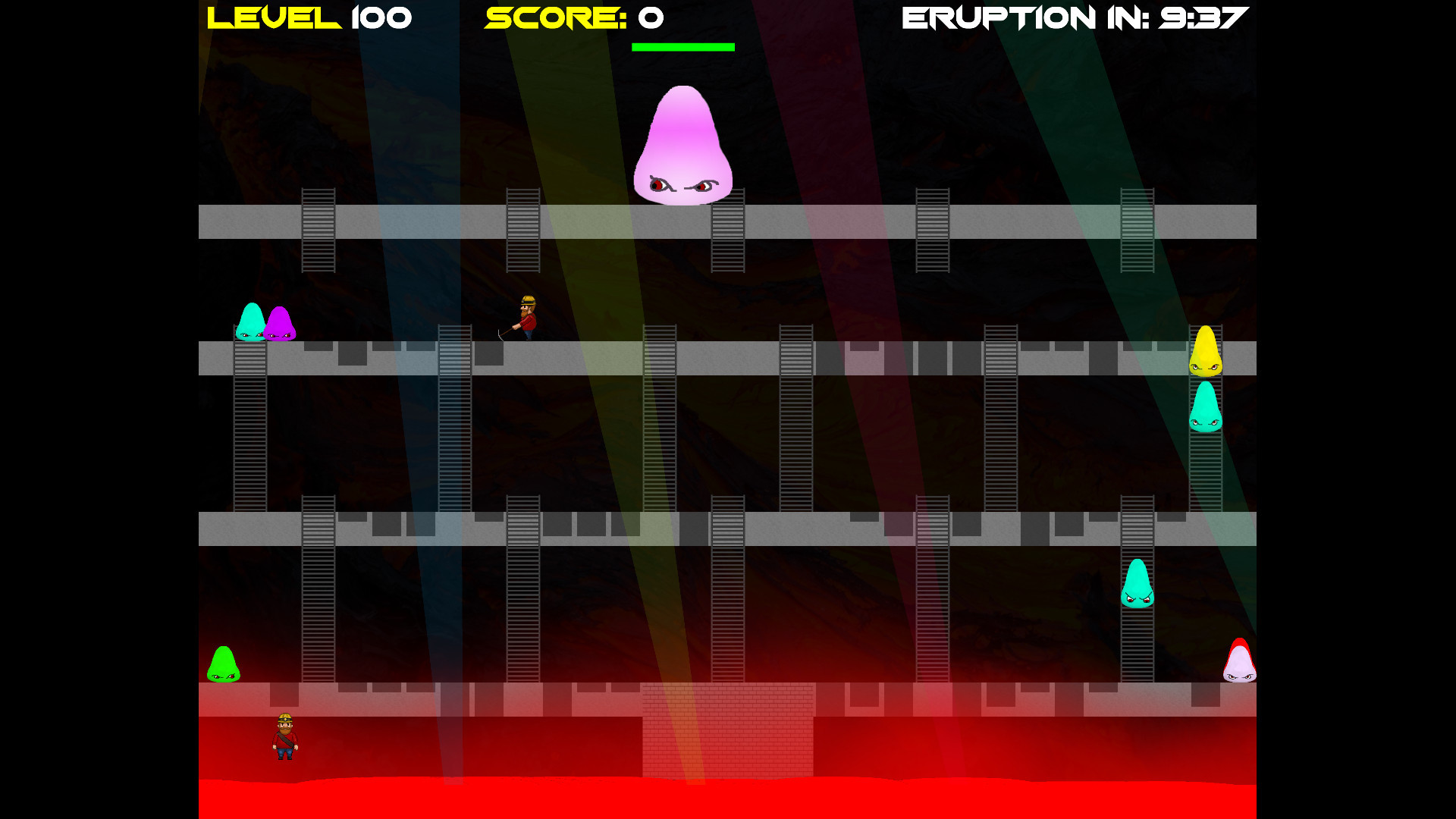Screen dimensions: 1456x819
Task: Click the teal slime on the second platform
Action: click(250, 322)
